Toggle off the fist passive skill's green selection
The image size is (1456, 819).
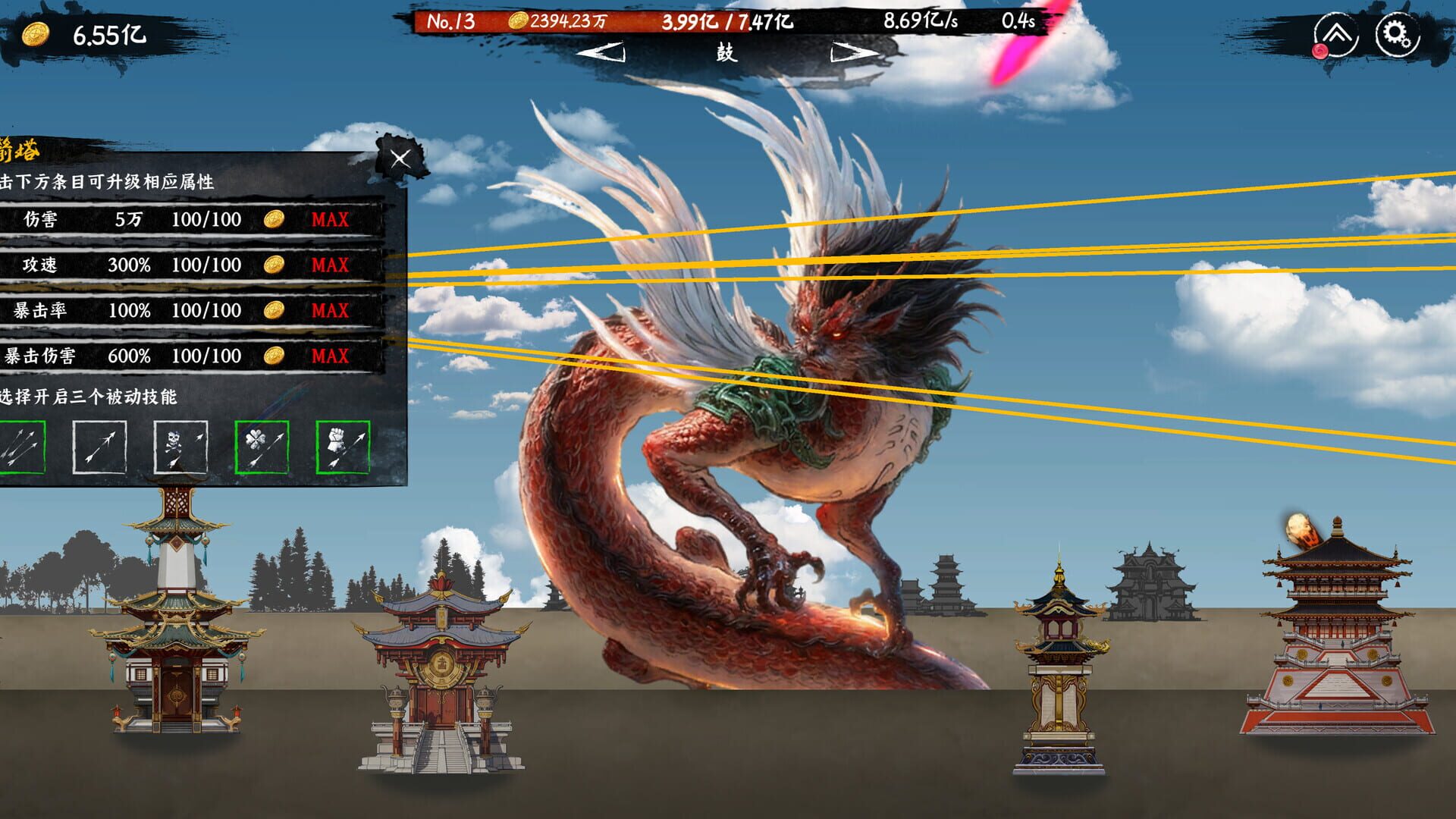pos(345,447)
